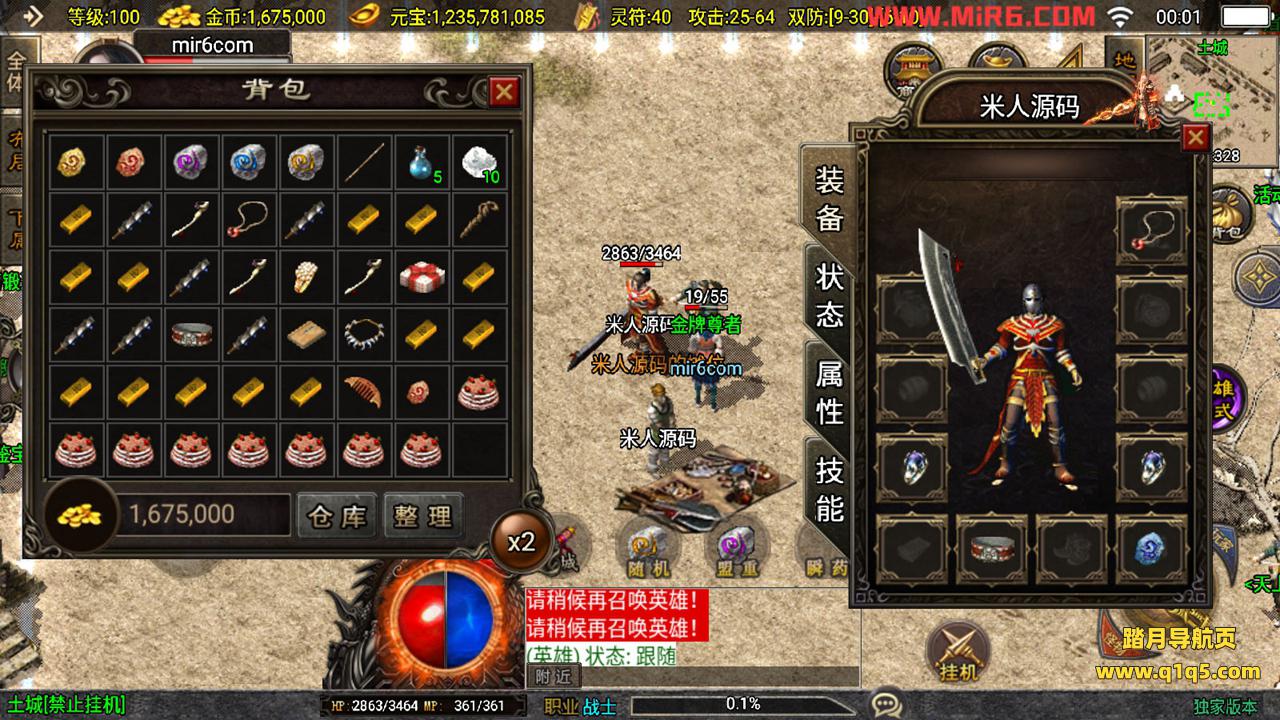Select the wooden comb item
This screenshot has height=720, width=1280.
366,391
